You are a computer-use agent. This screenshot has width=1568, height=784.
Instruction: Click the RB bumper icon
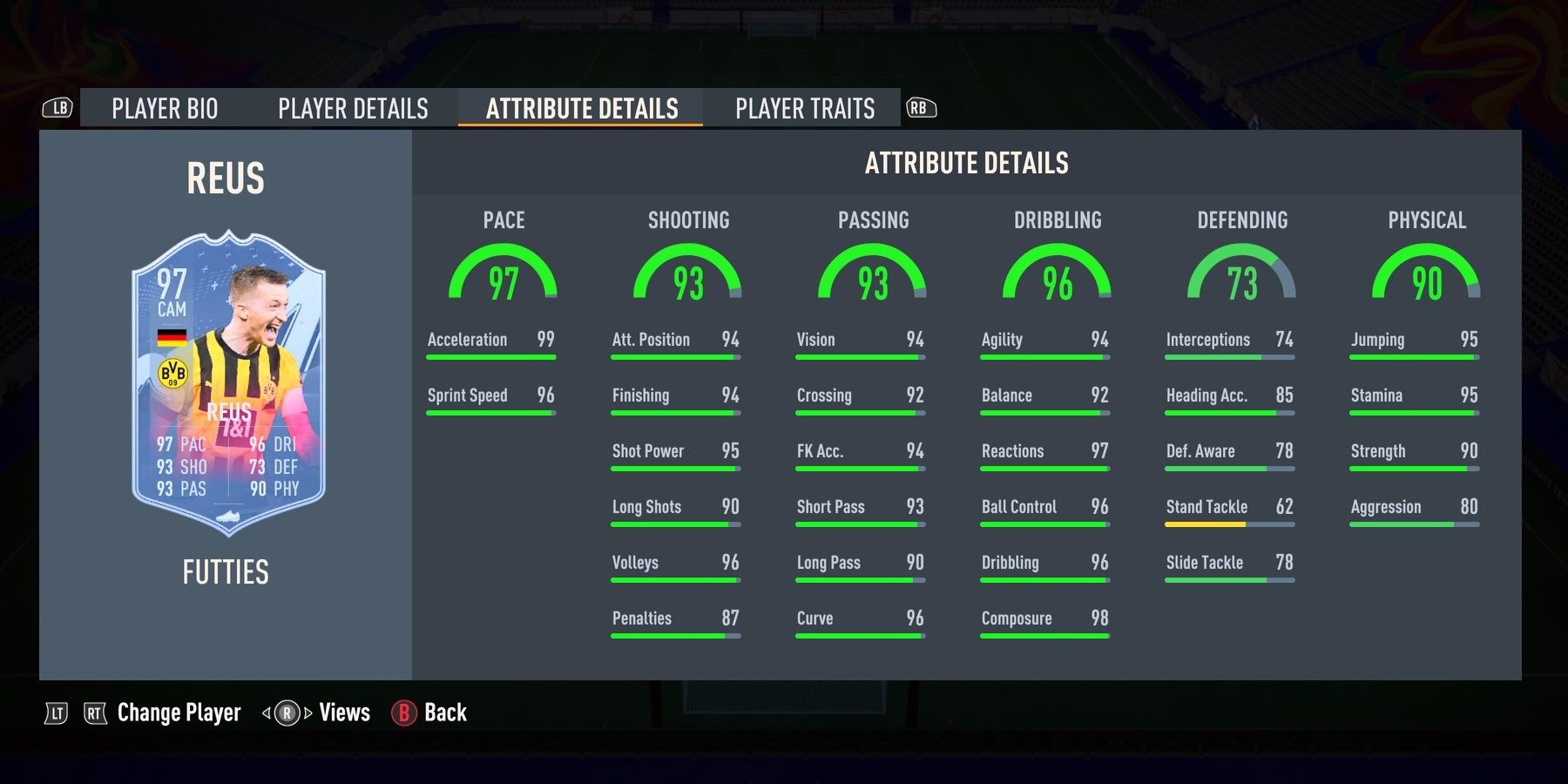[921, 106]
